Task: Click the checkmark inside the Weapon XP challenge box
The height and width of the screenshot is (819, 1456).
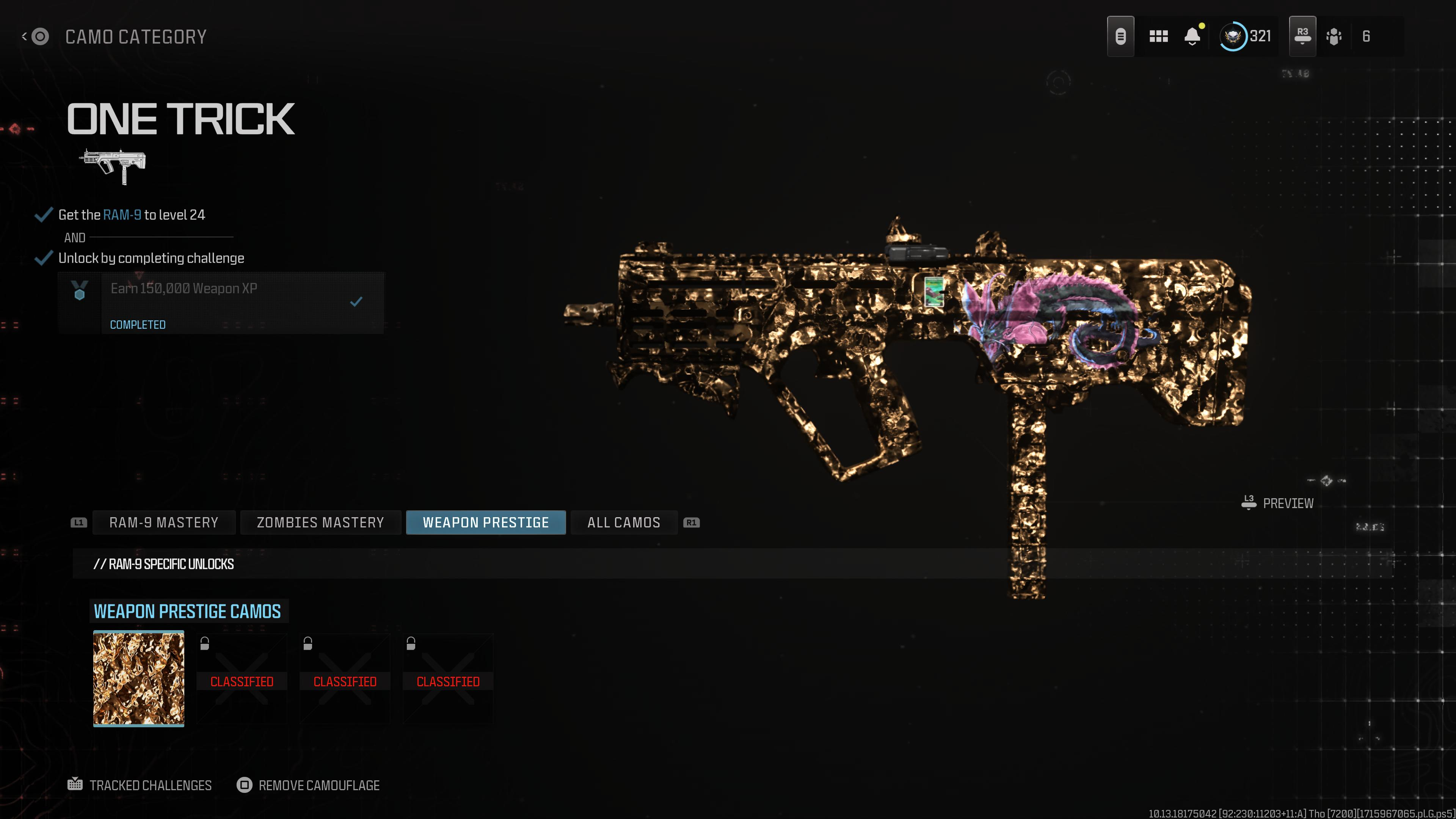Action: pos(356,301)
